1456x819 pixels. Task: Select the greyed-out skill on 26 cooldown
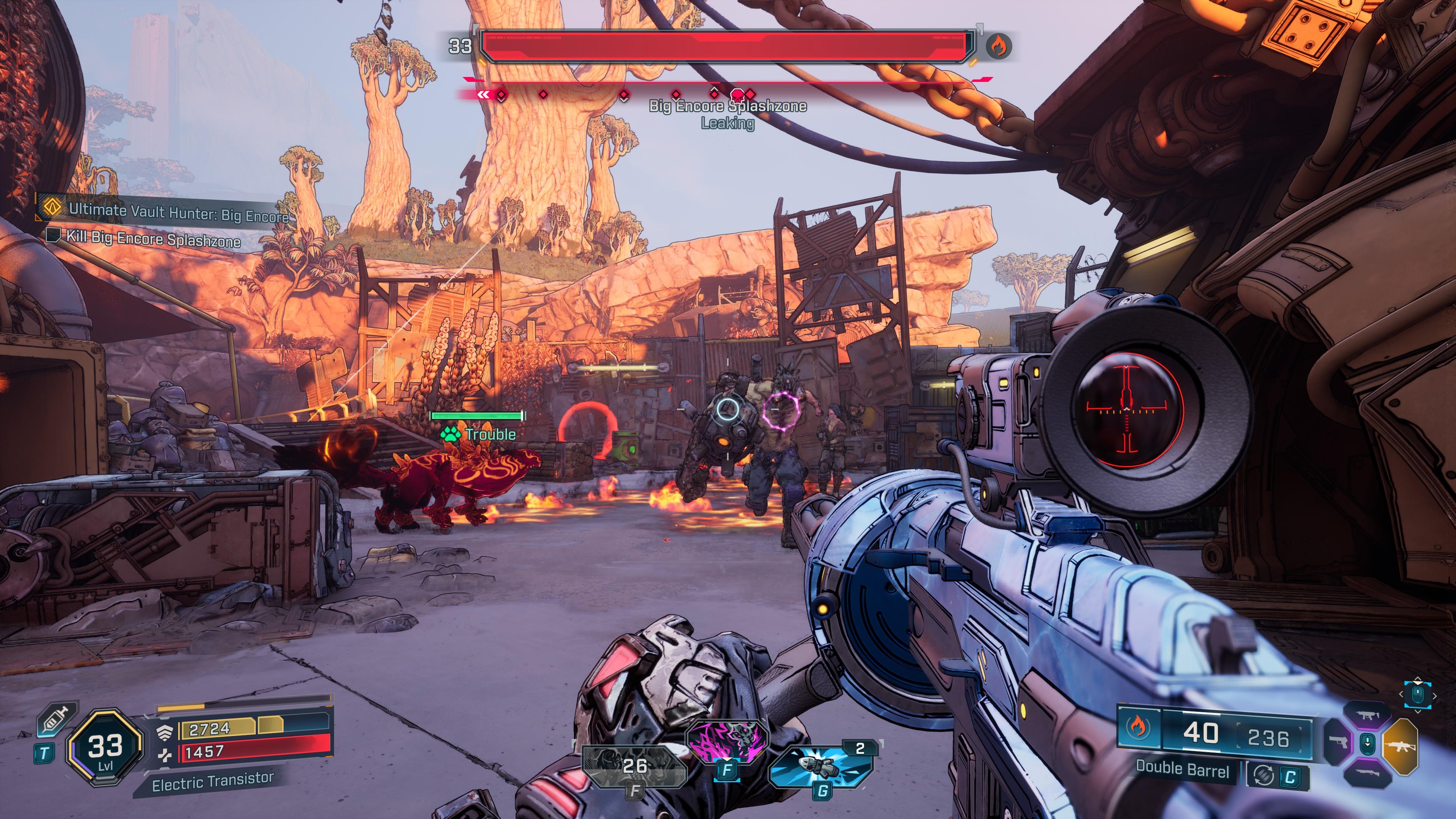point(634,766)
